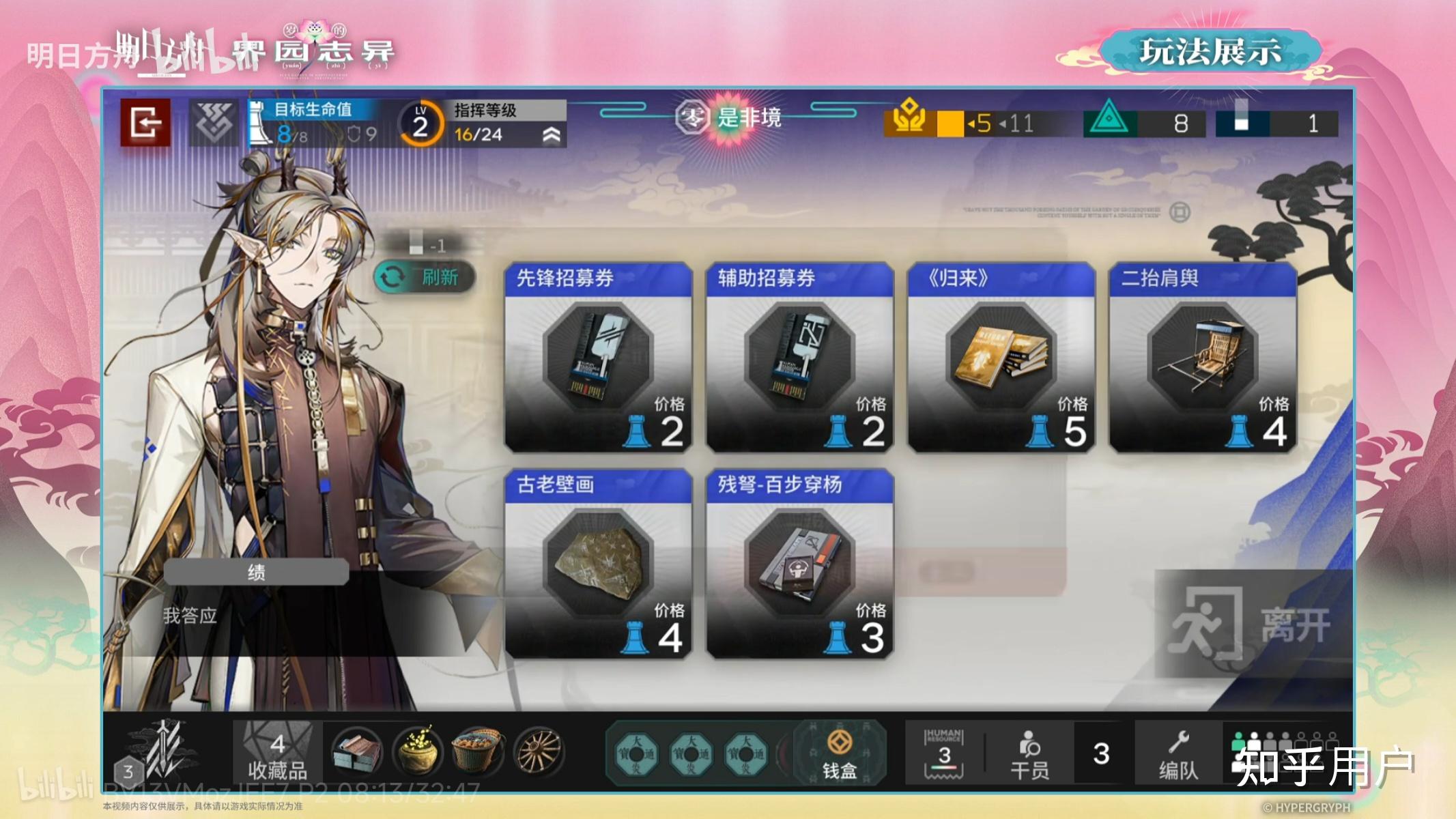The width and height of the screenshot is (1456, 819).
Task: Select the golden pot collectible icon
Action: [416, 751]
